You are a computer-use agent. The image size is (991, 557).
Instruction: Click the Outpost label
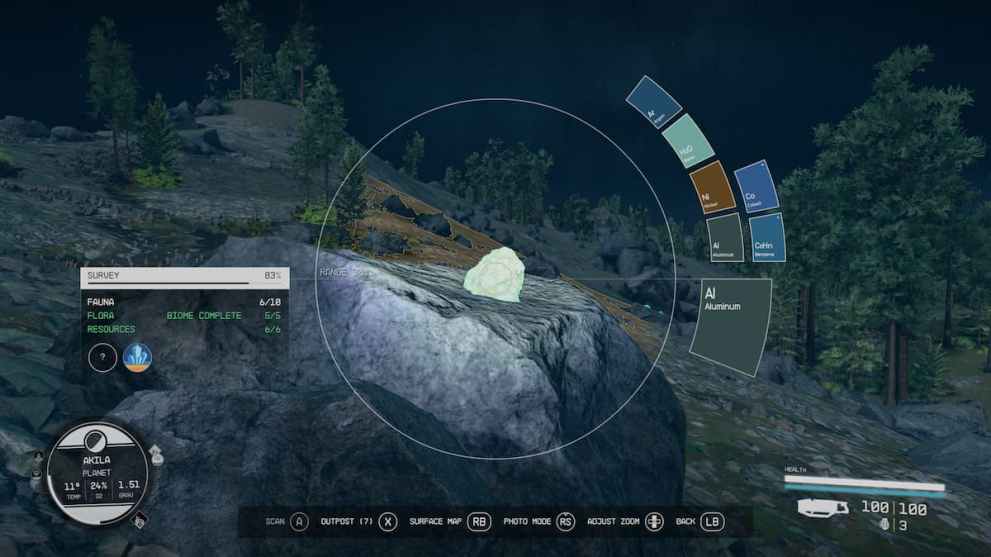click(346, 521)
